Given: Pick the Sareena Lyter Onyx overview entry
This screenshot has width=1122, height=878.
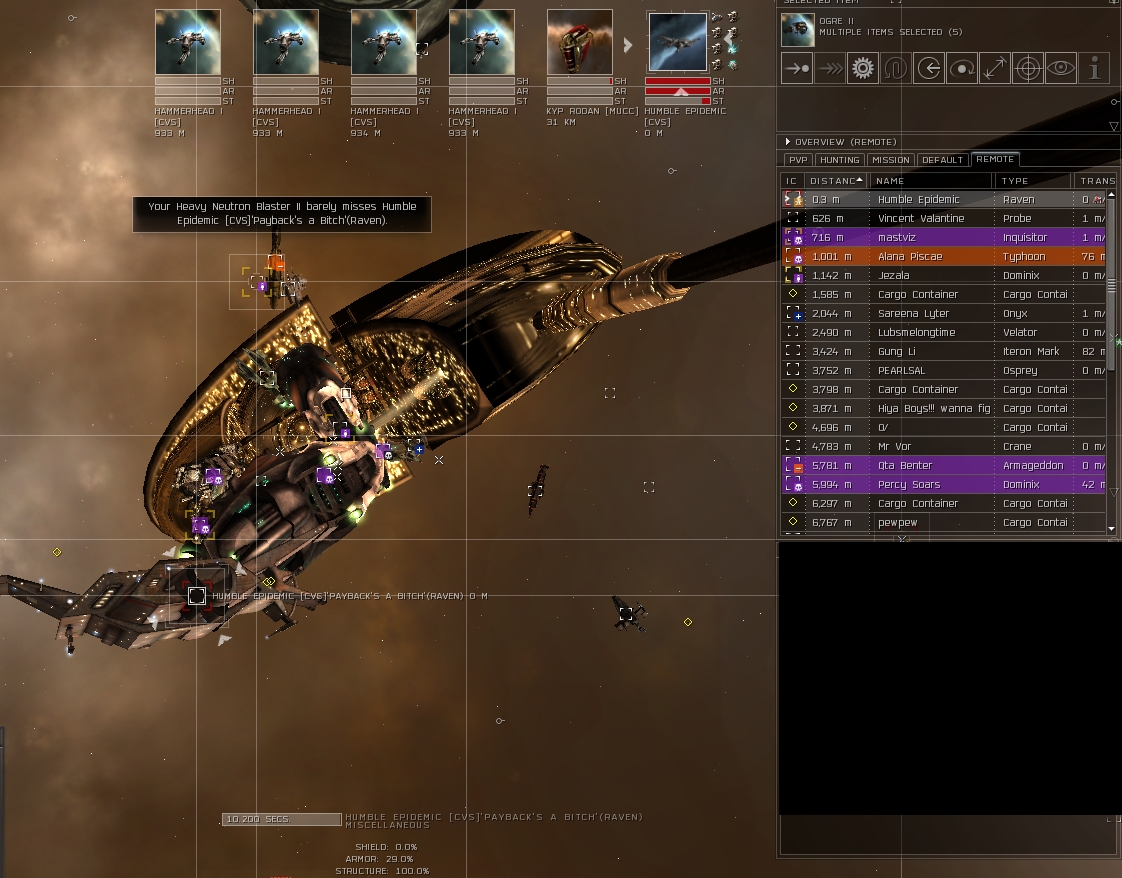Looking at the screenshot, I should (920, 313).
